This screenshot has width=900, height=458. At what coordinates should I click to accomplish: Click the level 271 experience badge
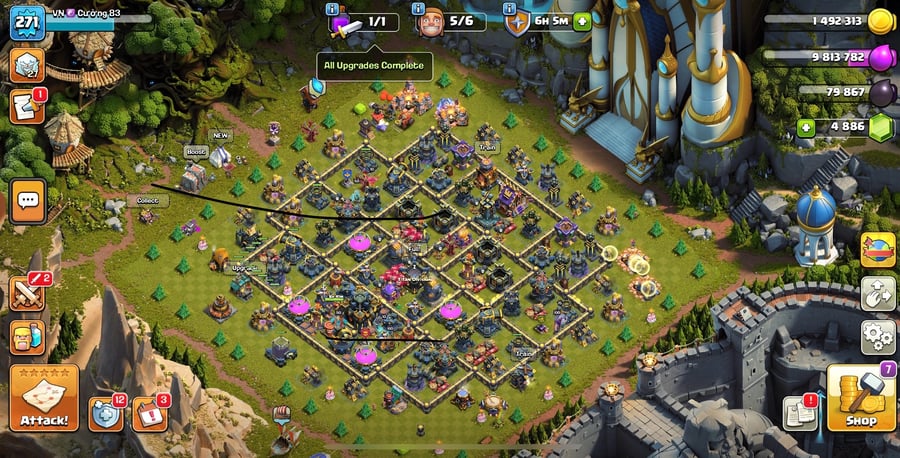27,22
